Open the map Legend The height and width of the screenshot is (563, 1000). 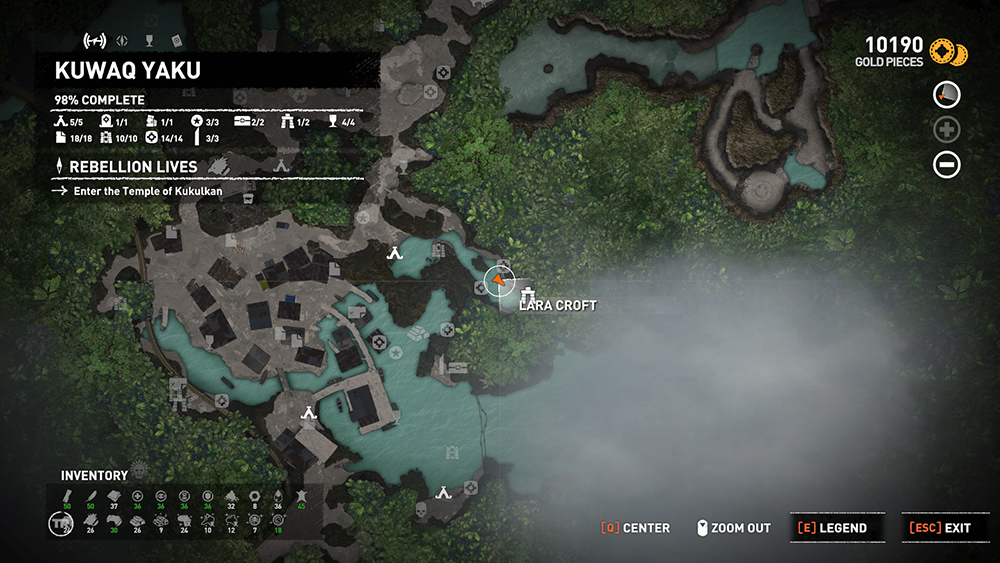831,528
